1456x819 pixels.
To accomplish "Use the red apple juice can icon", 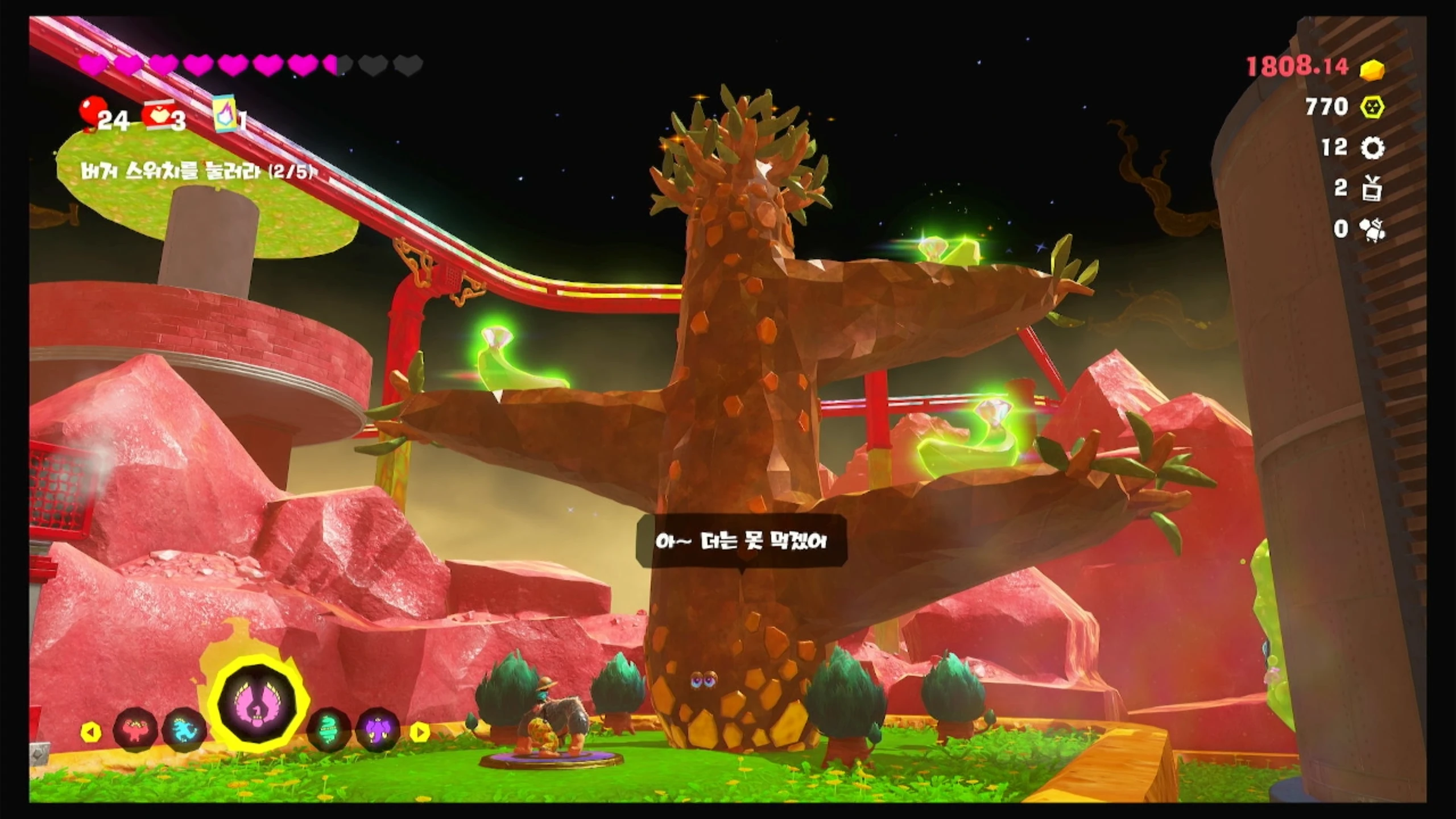I will coord(158,114).
